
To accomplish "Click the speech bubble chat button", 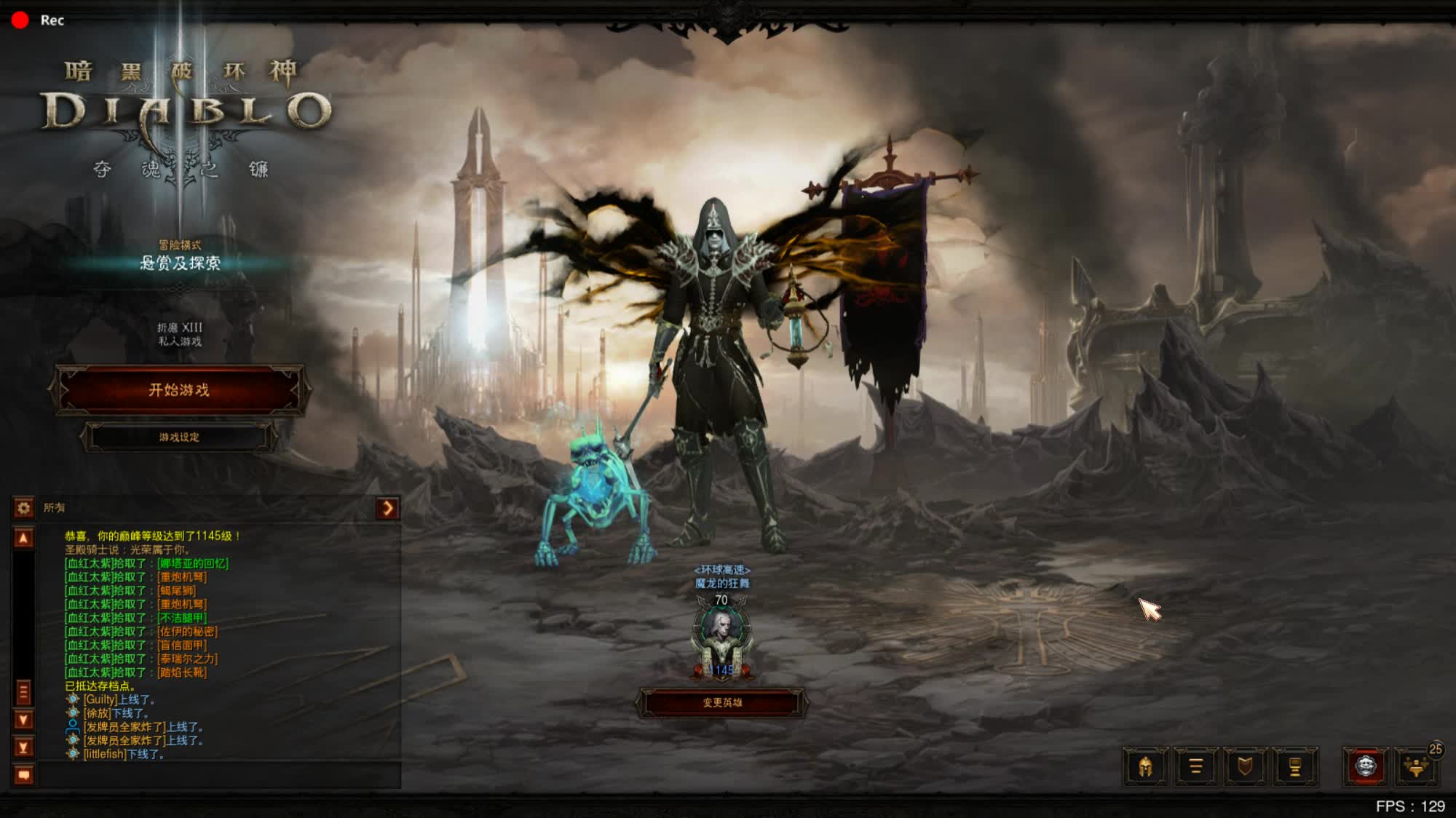I will click(x=23, y=775).
